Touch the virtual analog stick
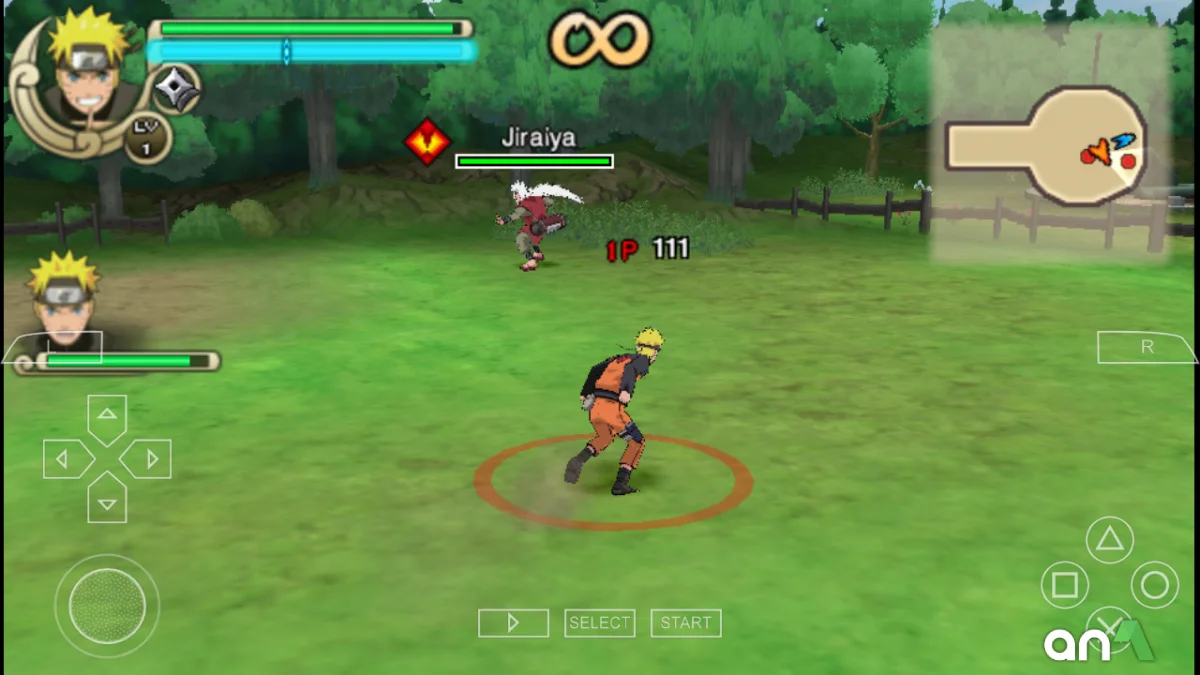 (x=107, y=605)
